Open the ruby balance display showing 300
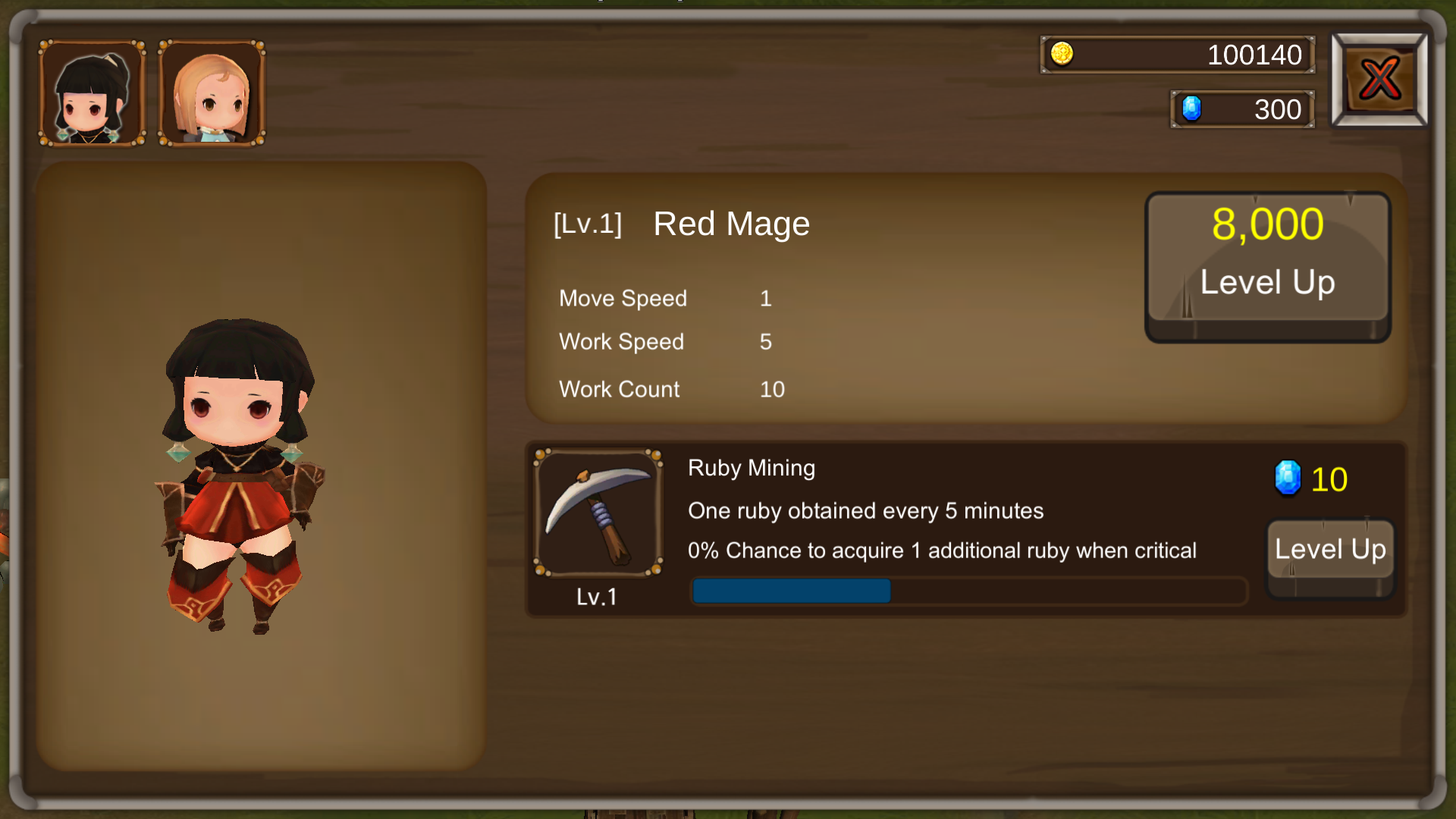 coord(1241,108)
